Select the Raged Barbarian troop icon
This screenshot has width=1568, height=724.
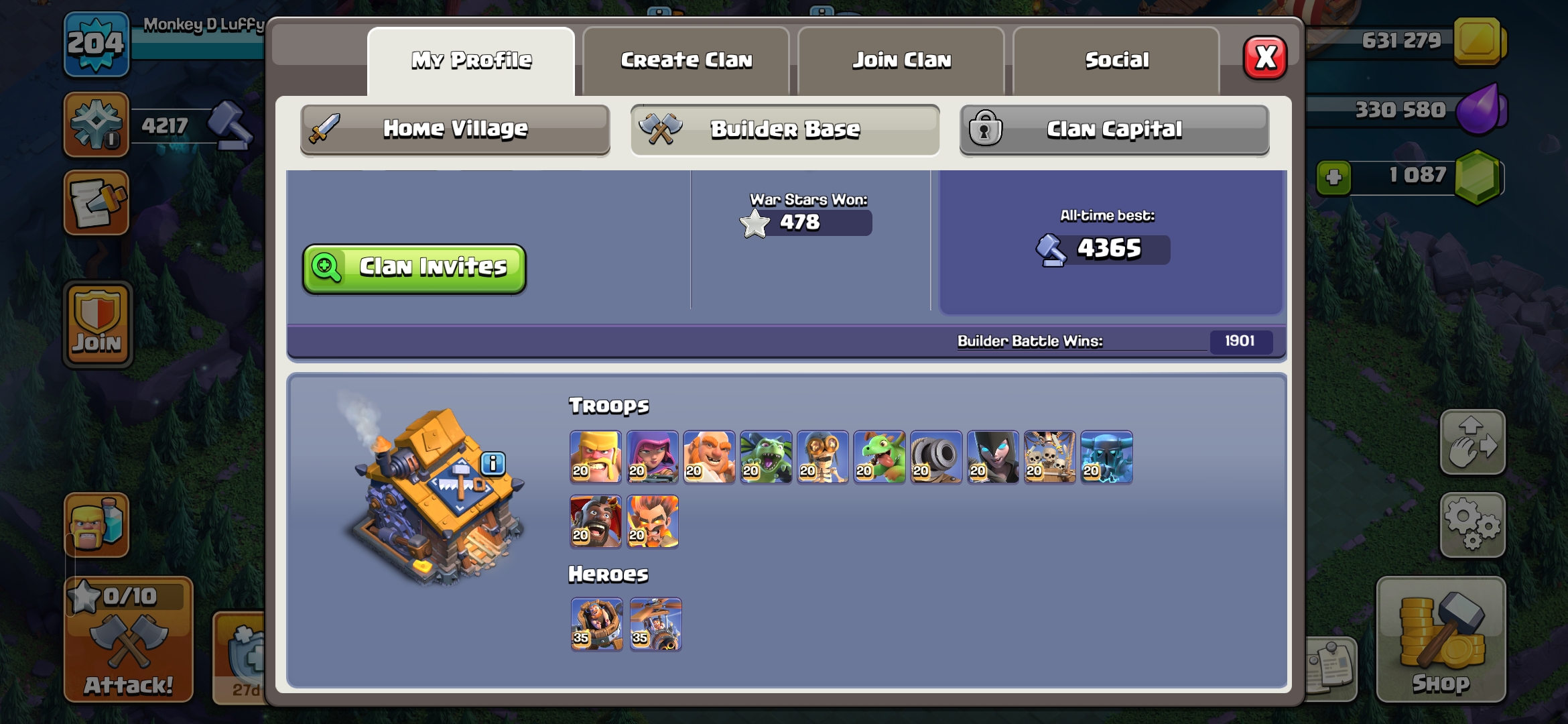595,457
